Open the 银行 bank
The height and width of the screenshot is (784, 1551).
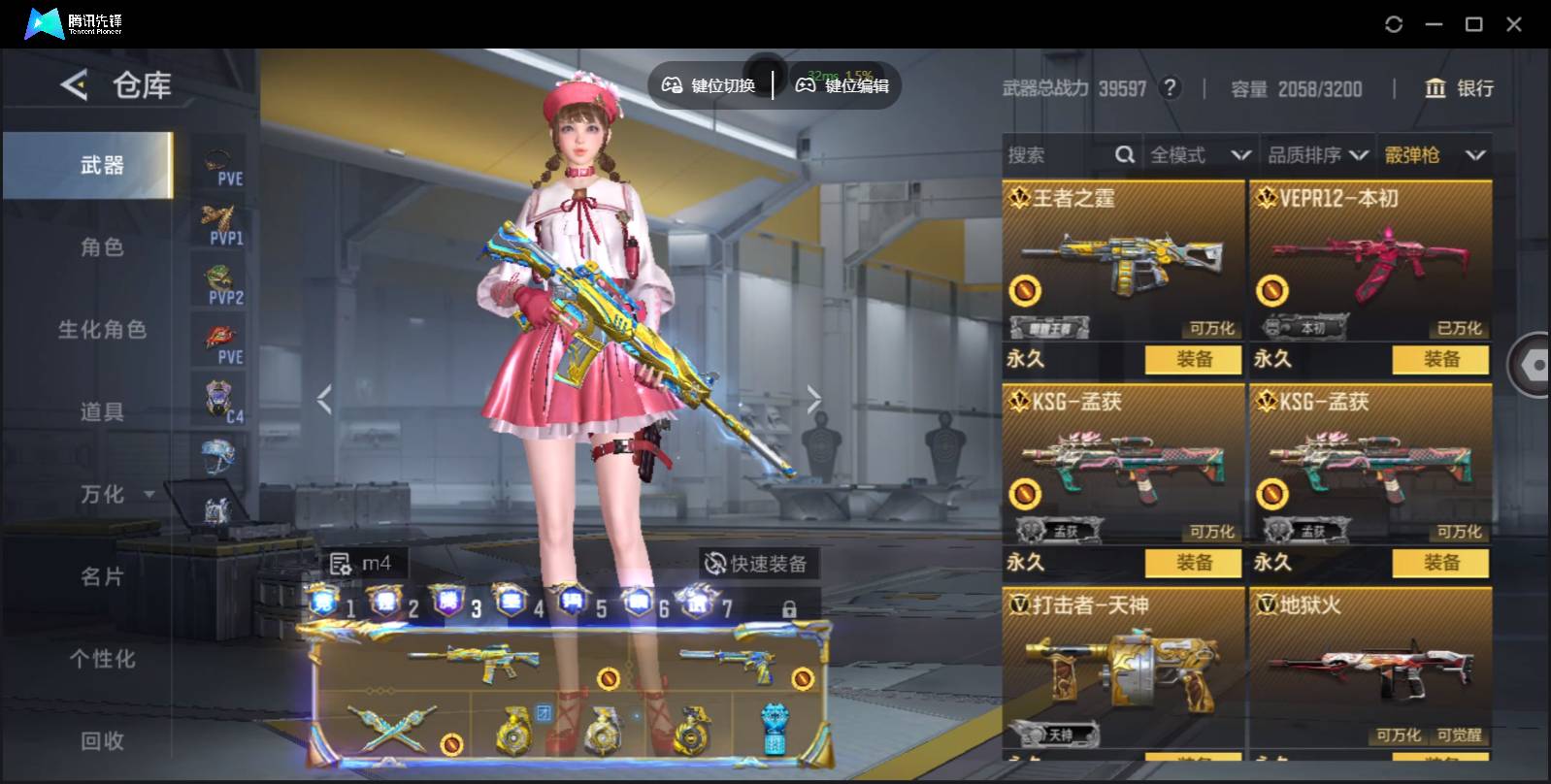pyautogui.click(x=1459, y=88)
